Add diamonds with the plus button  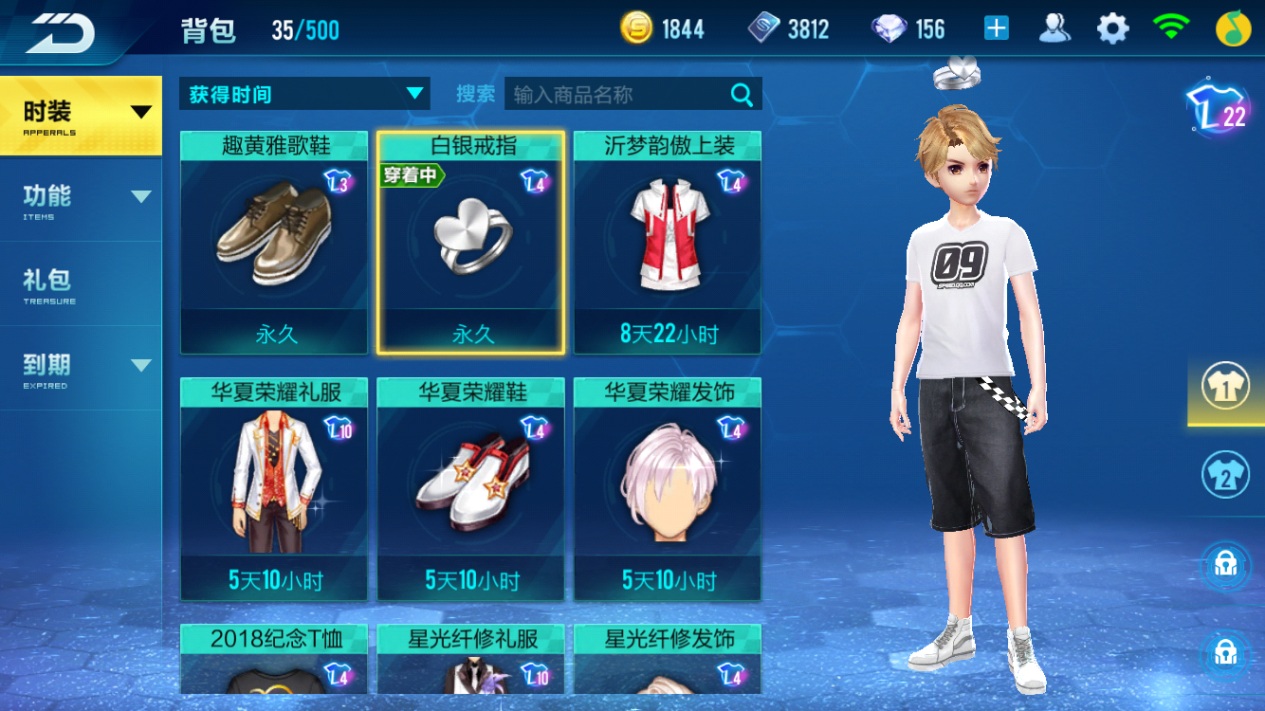pos(996,28)
